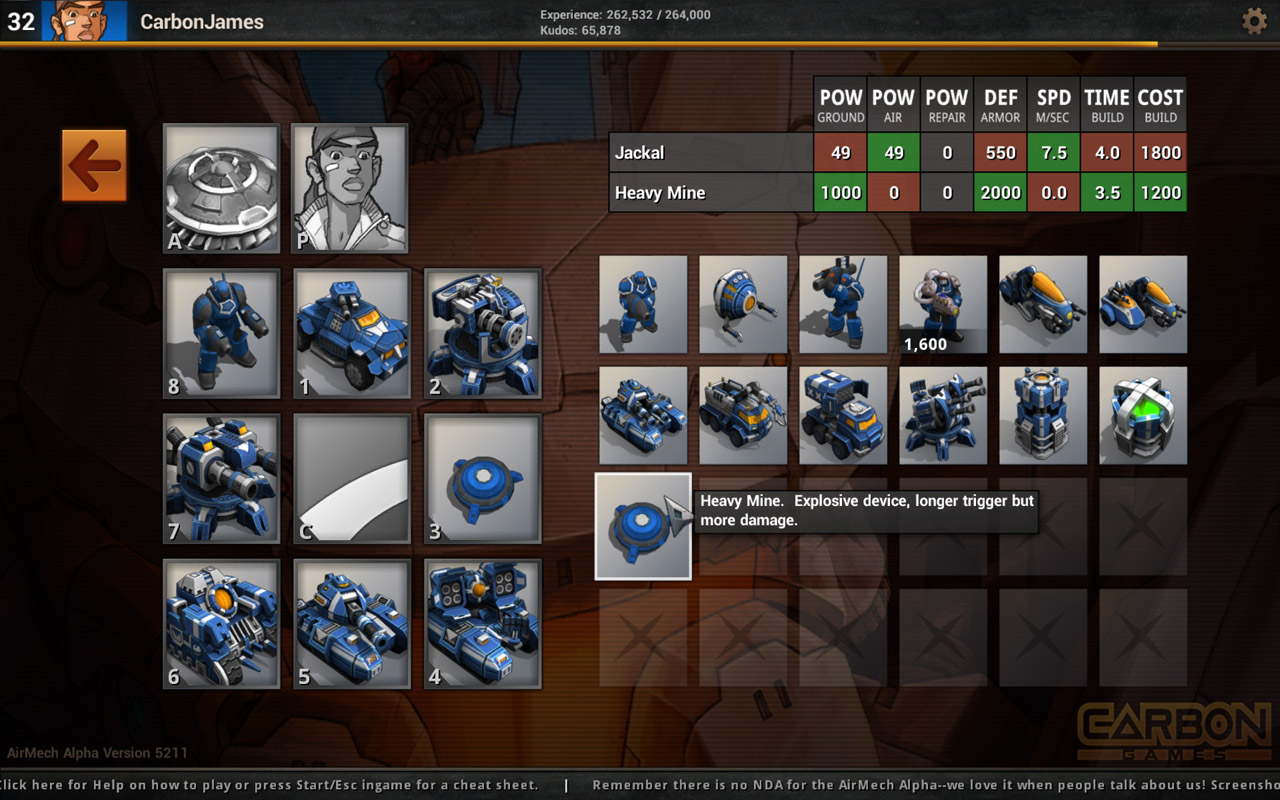The width and height of the screenshot is (1280, 800).
Task: Open the settings gear
Action: click(1254, 20)
